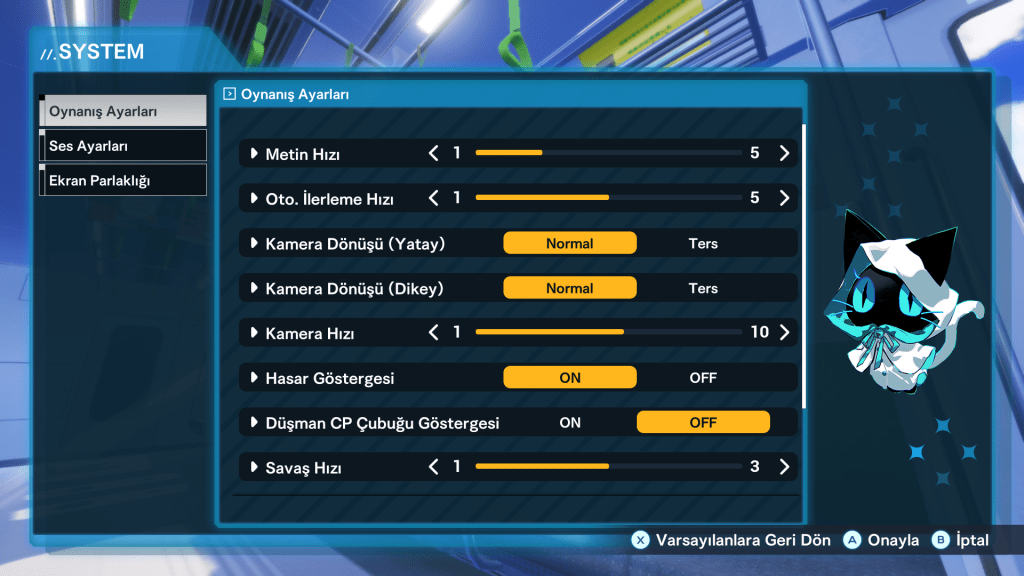1024x576 pixels.
Task: Decrease Metin Hızı with the left arrow
Action: tap(434, 154)
